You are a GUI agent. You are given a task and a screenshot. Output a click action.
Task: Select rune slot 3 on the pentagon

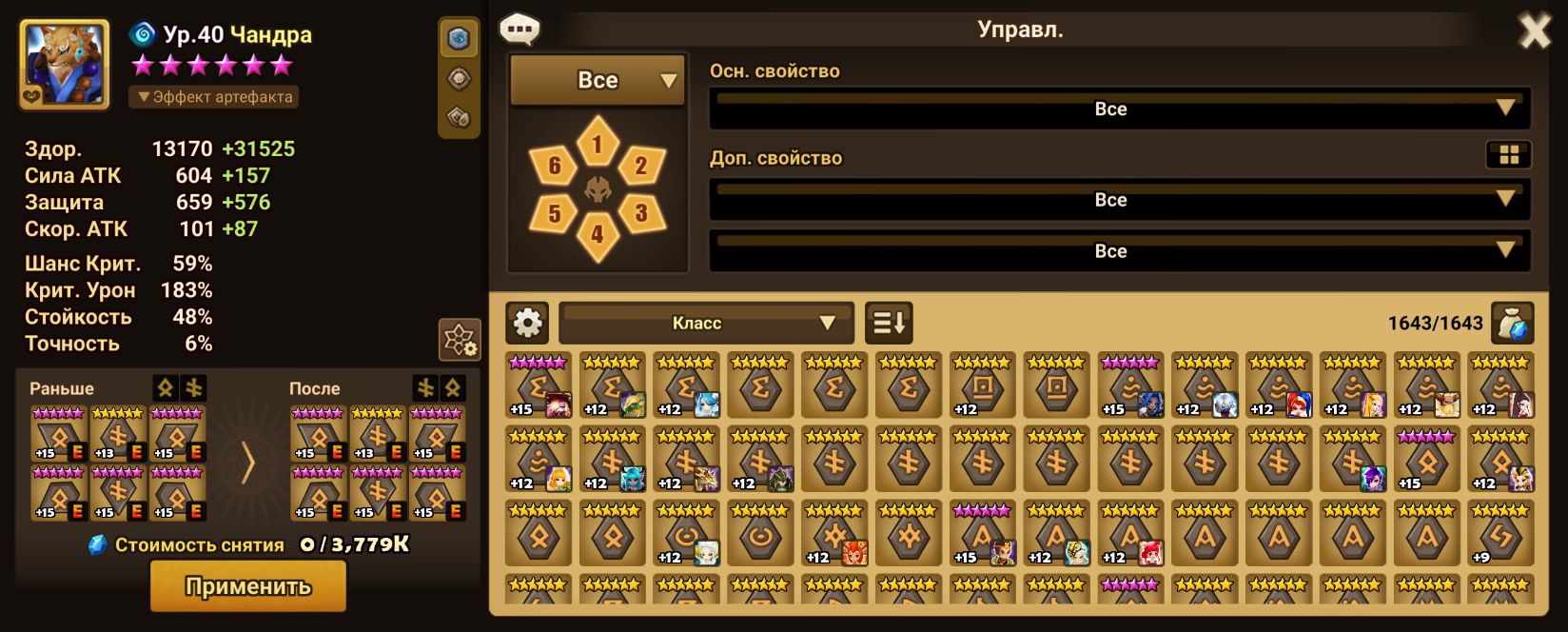(640, 212)
